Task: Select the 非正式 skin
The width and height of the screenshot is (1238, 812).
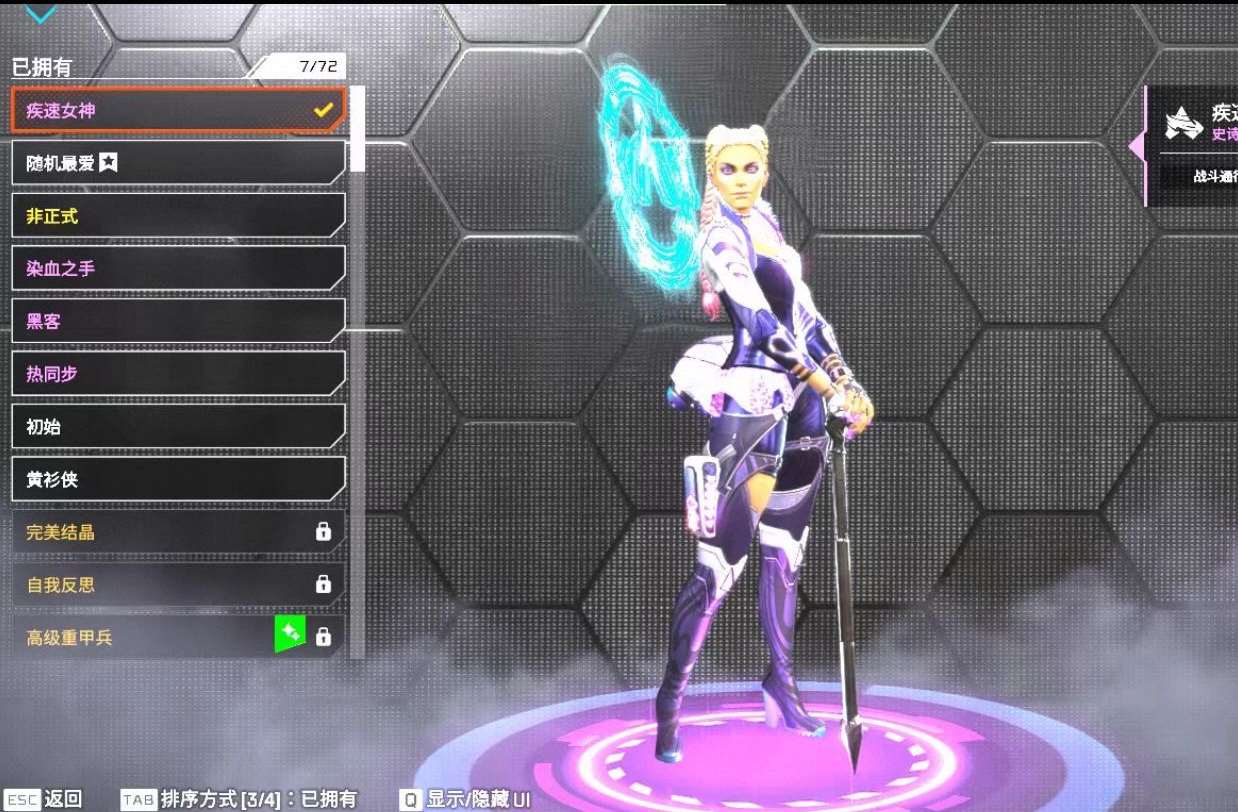Action: (x=178, y=215)
